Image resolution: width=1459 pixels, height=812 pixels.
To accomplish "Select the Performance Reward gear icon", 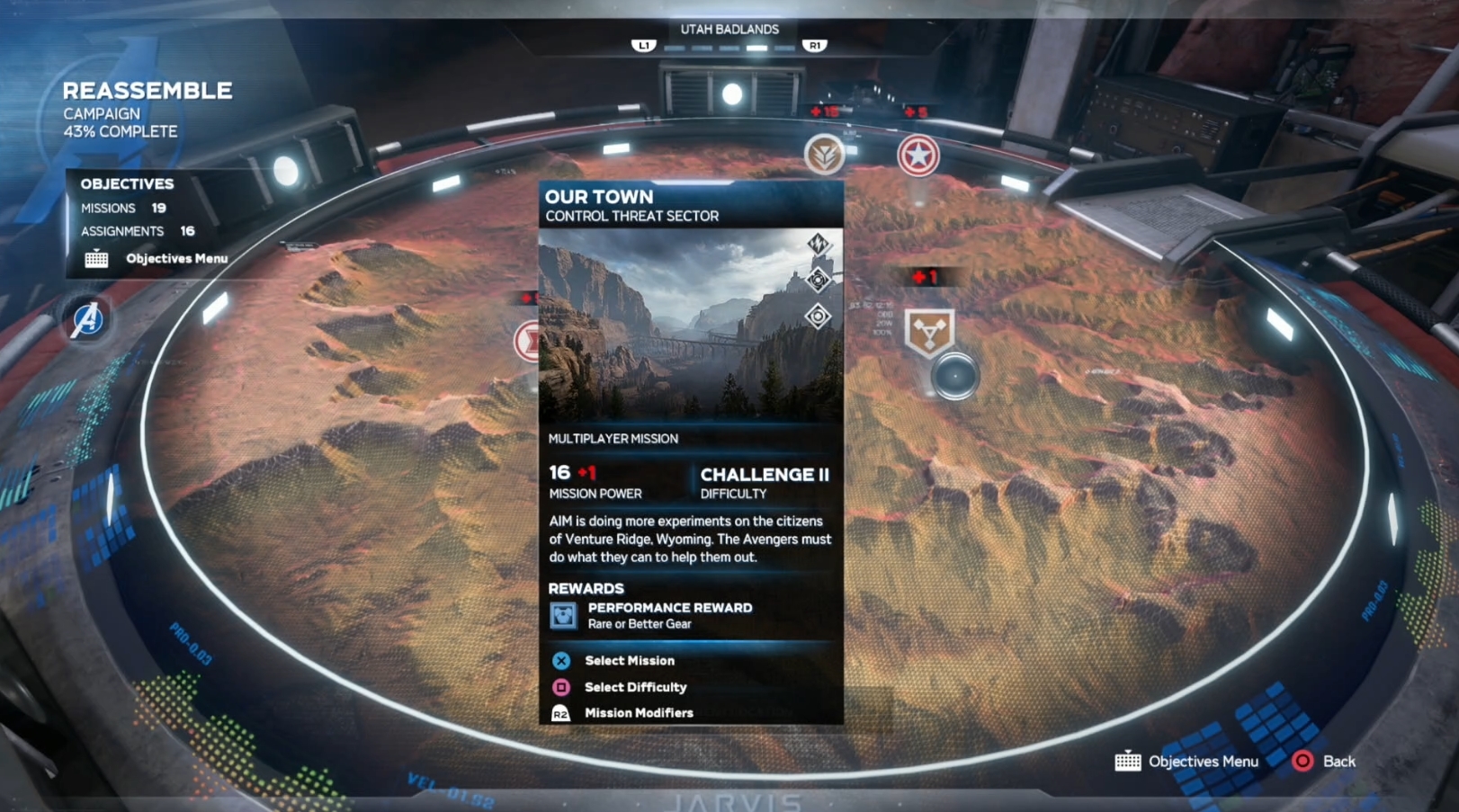I will tap(563, 616).
